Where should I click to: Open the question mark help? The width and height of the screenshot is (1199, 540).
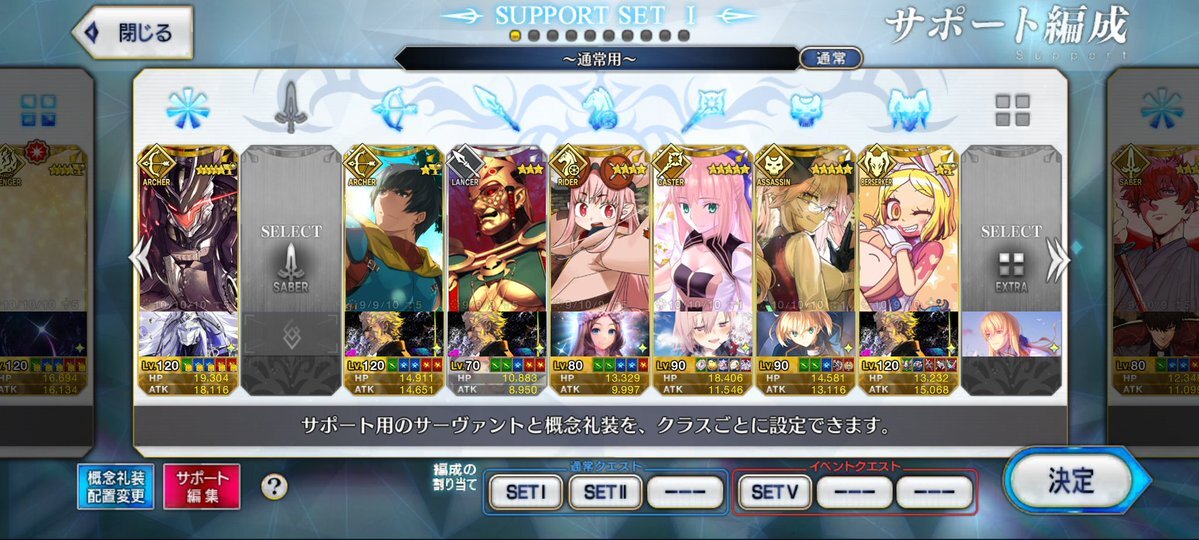274,487
